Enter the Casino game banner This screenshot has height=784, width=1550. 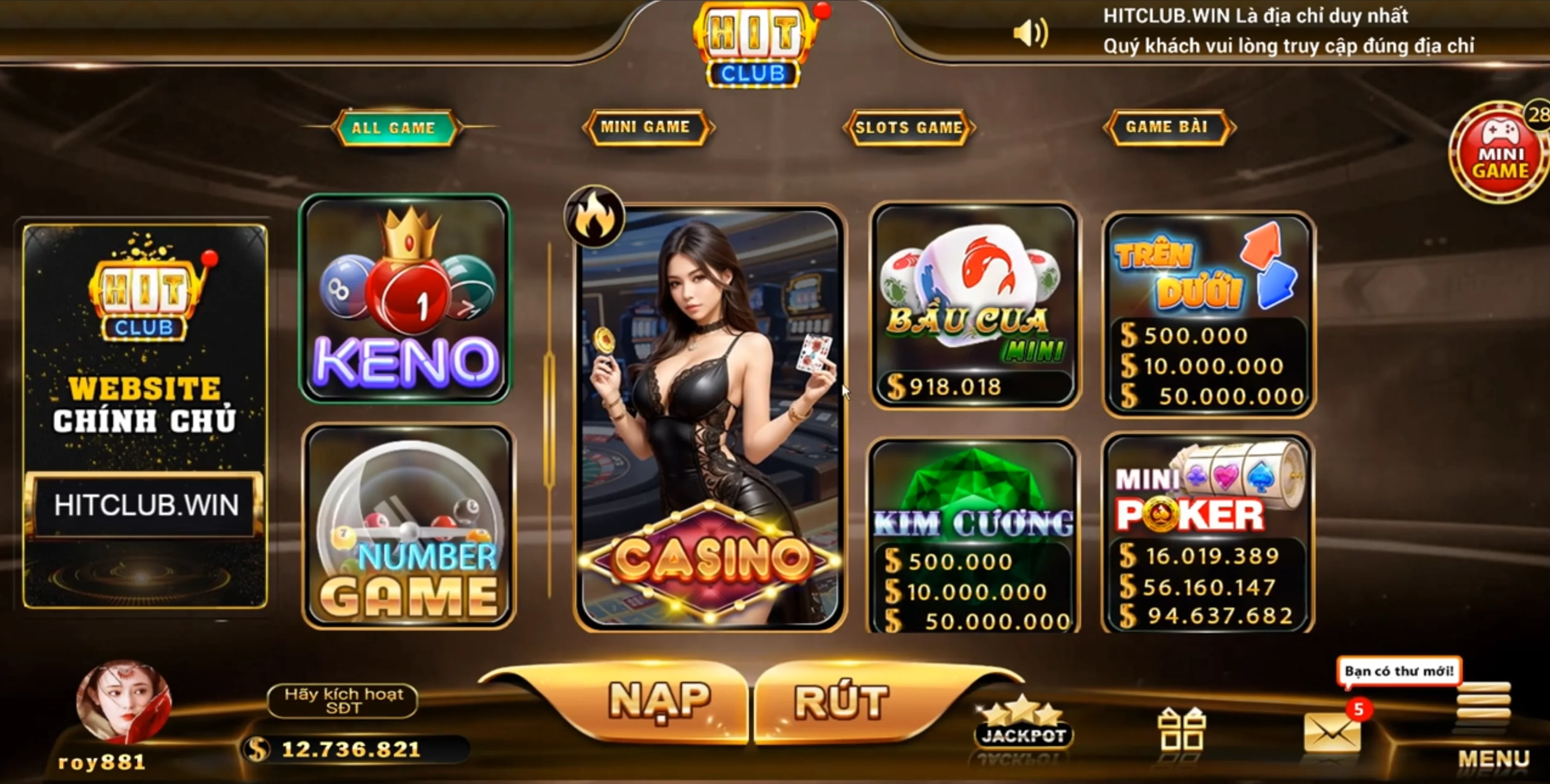709,419
